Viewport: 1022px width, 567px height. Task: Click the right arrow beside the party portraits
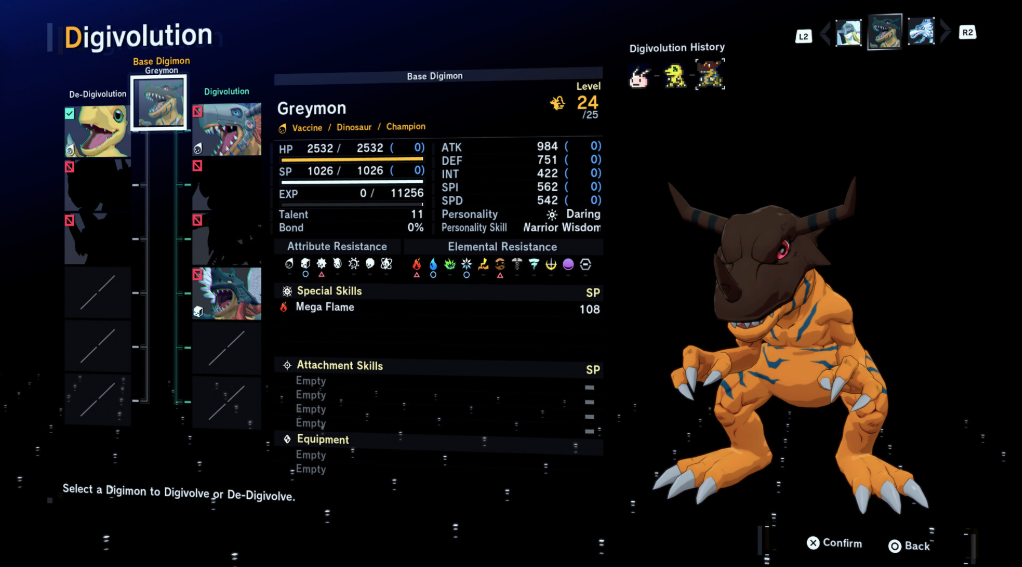(x=945, y=34)
